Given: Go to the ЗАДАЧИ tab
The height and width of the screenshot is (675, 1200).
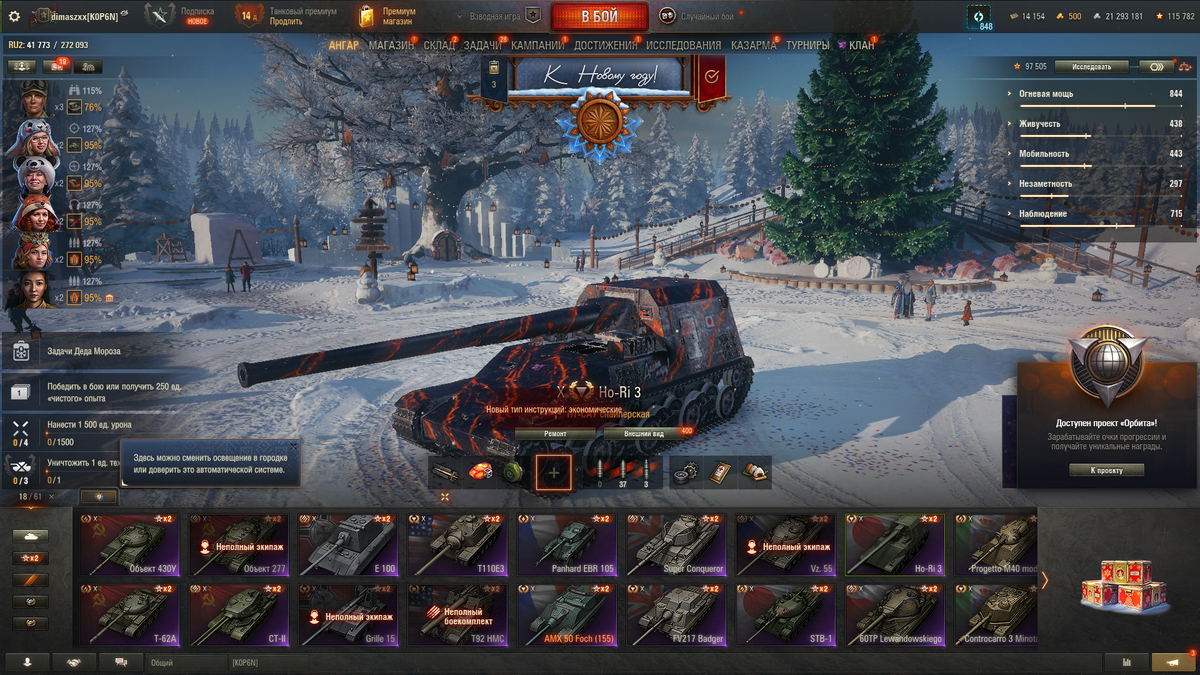Looking at the screenshot, I should click(483, 45).
